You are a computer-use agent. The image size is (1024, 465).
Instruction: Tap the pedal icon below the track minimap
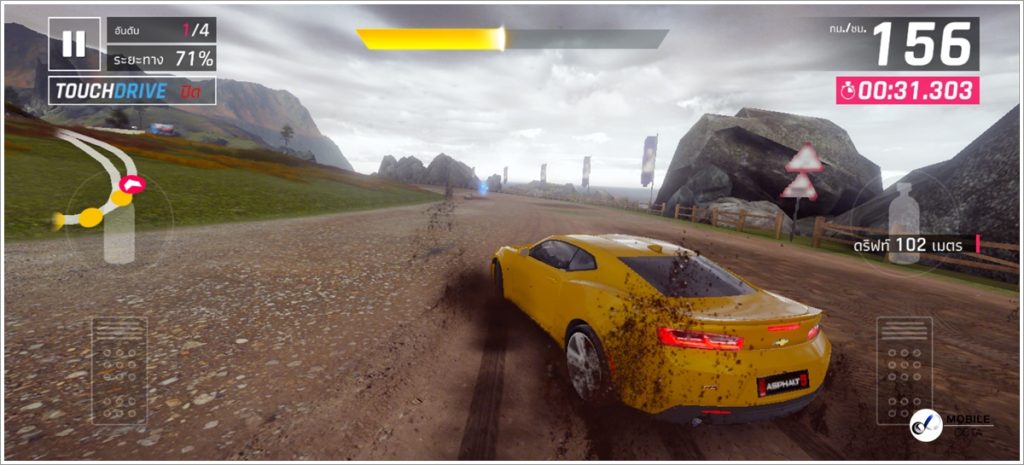pos(119,371)
